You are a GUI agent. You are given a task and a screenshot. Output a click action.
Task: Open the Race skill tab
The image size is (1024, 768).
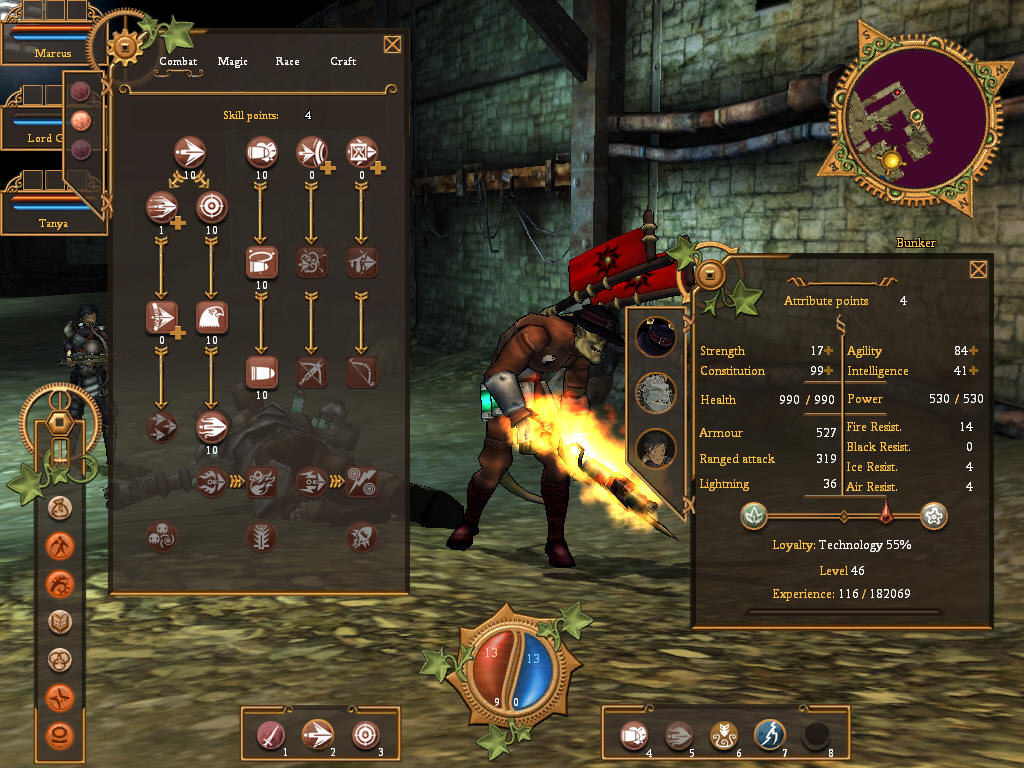tap(287, 62)
